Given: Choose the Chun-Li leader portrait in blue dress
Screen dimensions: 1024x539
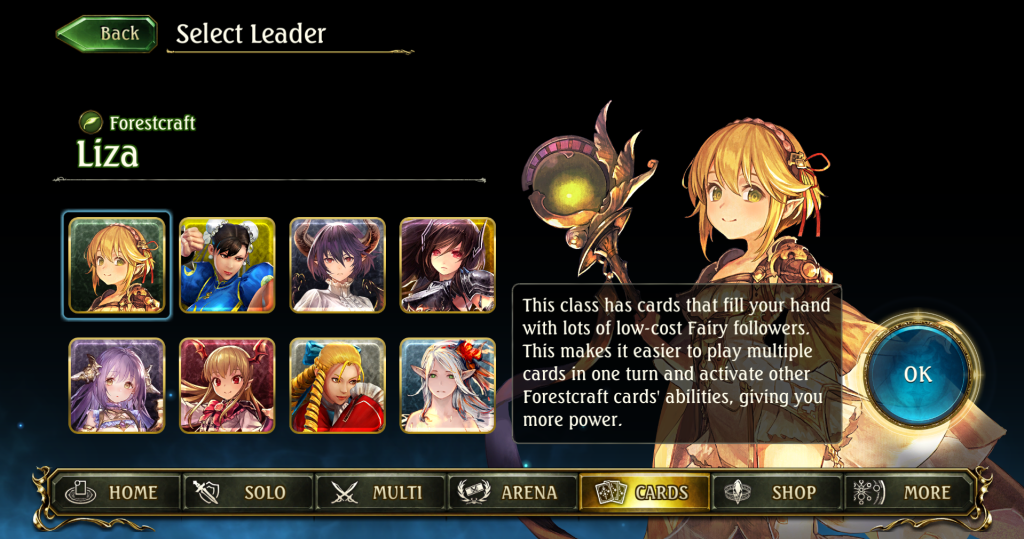Looking at the screenshot, I should click(227, 265).
